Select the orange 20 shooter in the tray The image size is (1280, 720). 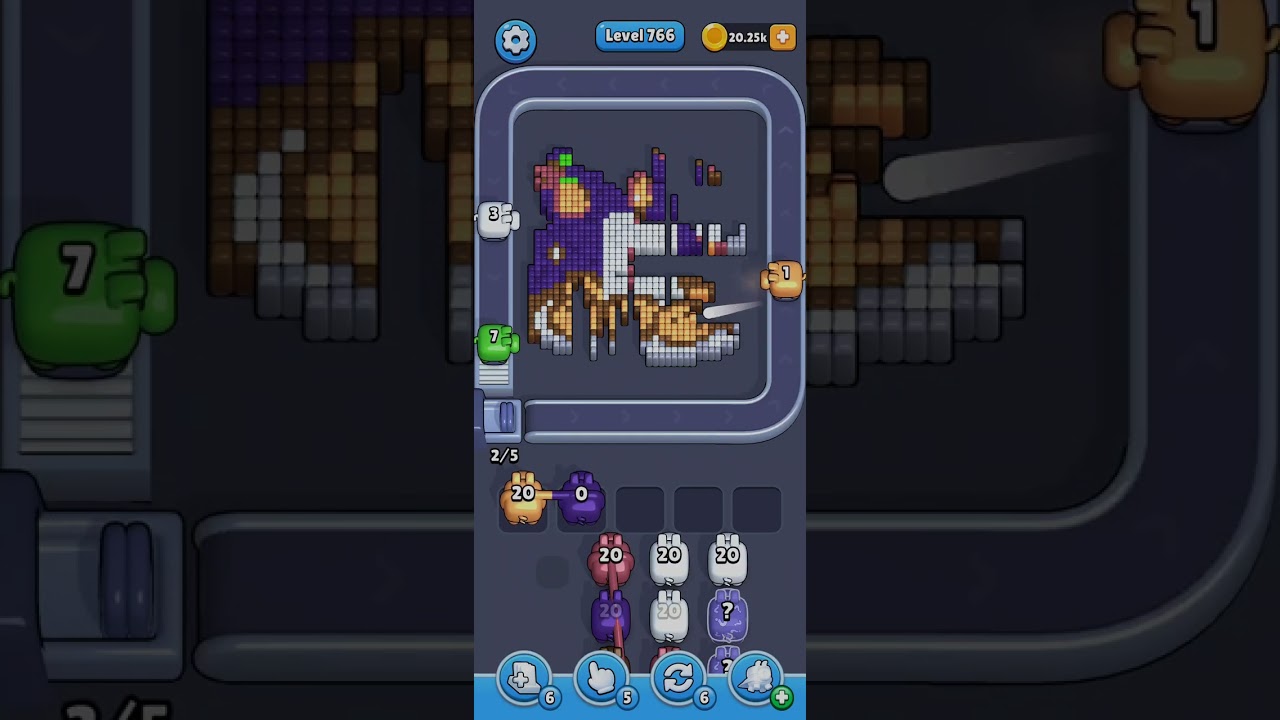pyautogui.click(x=523, y=498)
